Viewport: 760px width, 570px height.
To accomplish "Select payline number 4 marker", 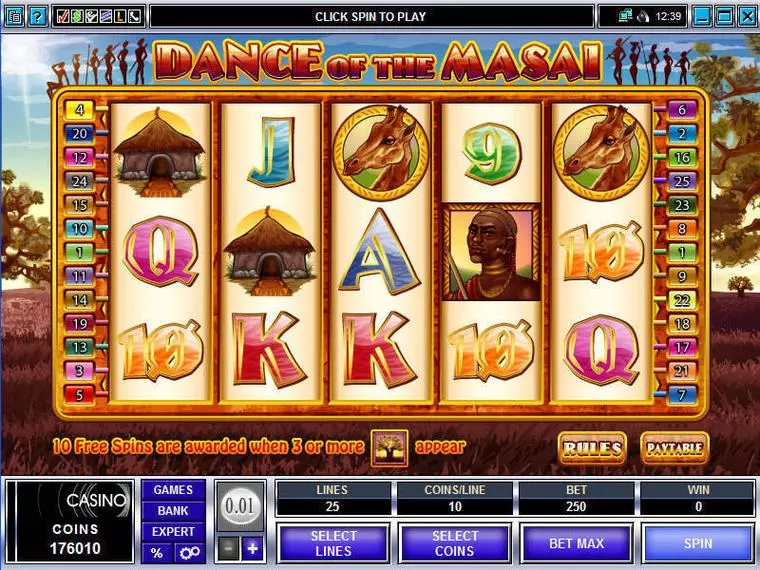I will coord(78,110).
